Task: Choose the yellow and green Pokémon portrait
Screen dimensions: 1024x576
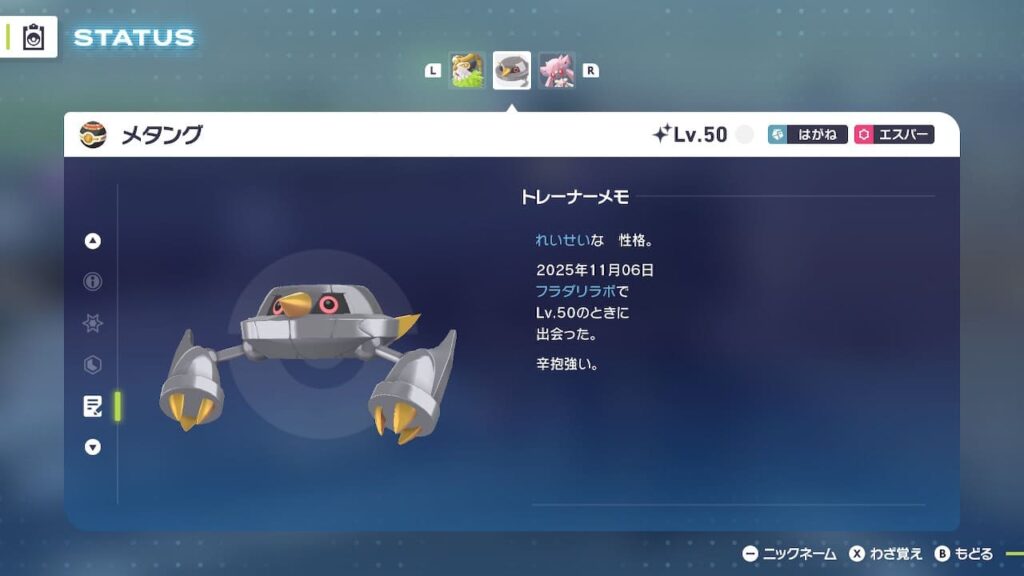Action: [x=467, y=71]
